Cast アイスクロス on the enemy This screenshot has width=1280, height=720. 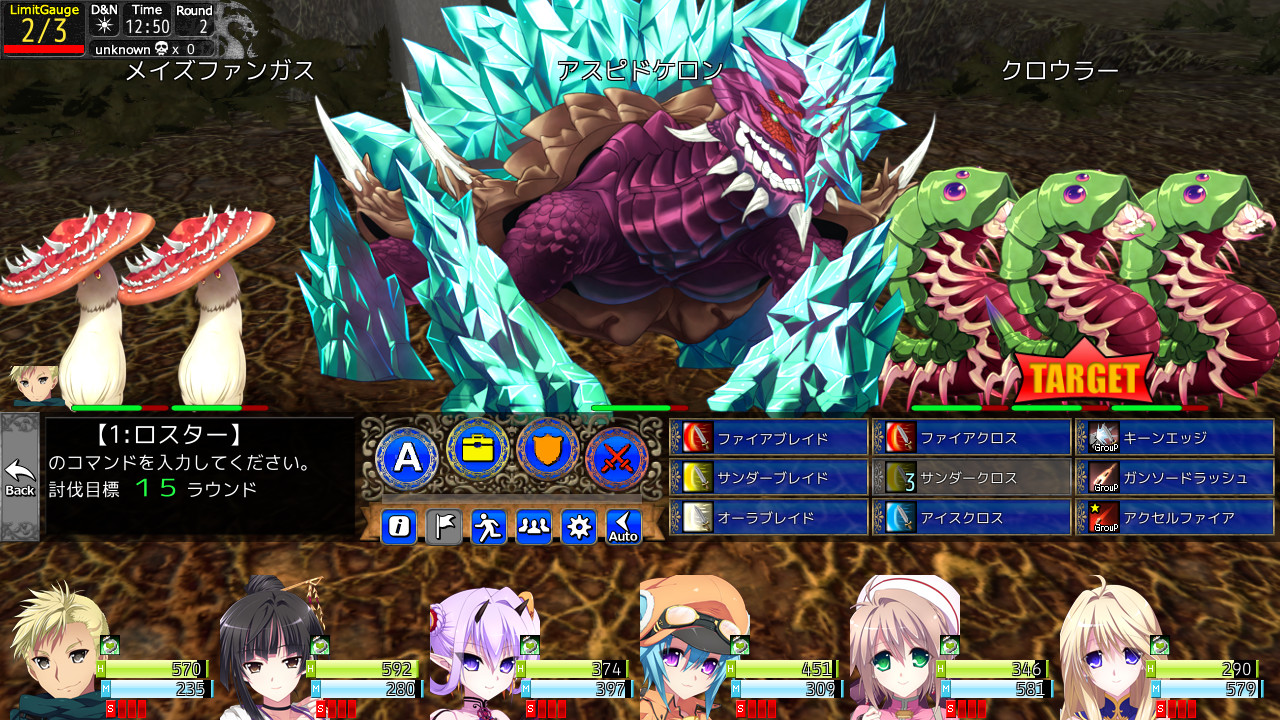[970, 516]
